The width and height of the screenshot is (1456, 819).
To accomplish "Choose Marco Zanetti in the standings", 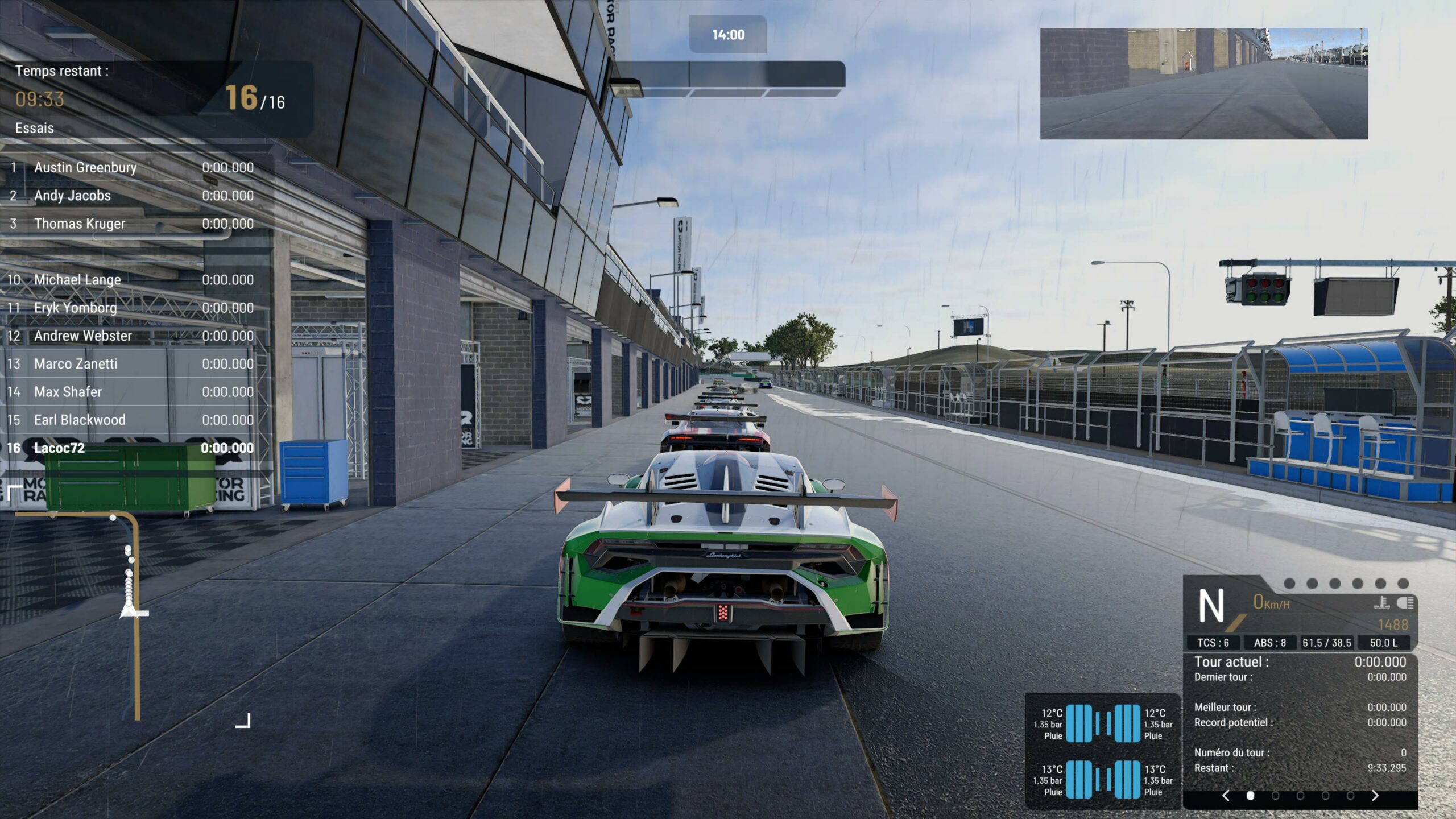I will pyautogui.click(x=131, y=364).
